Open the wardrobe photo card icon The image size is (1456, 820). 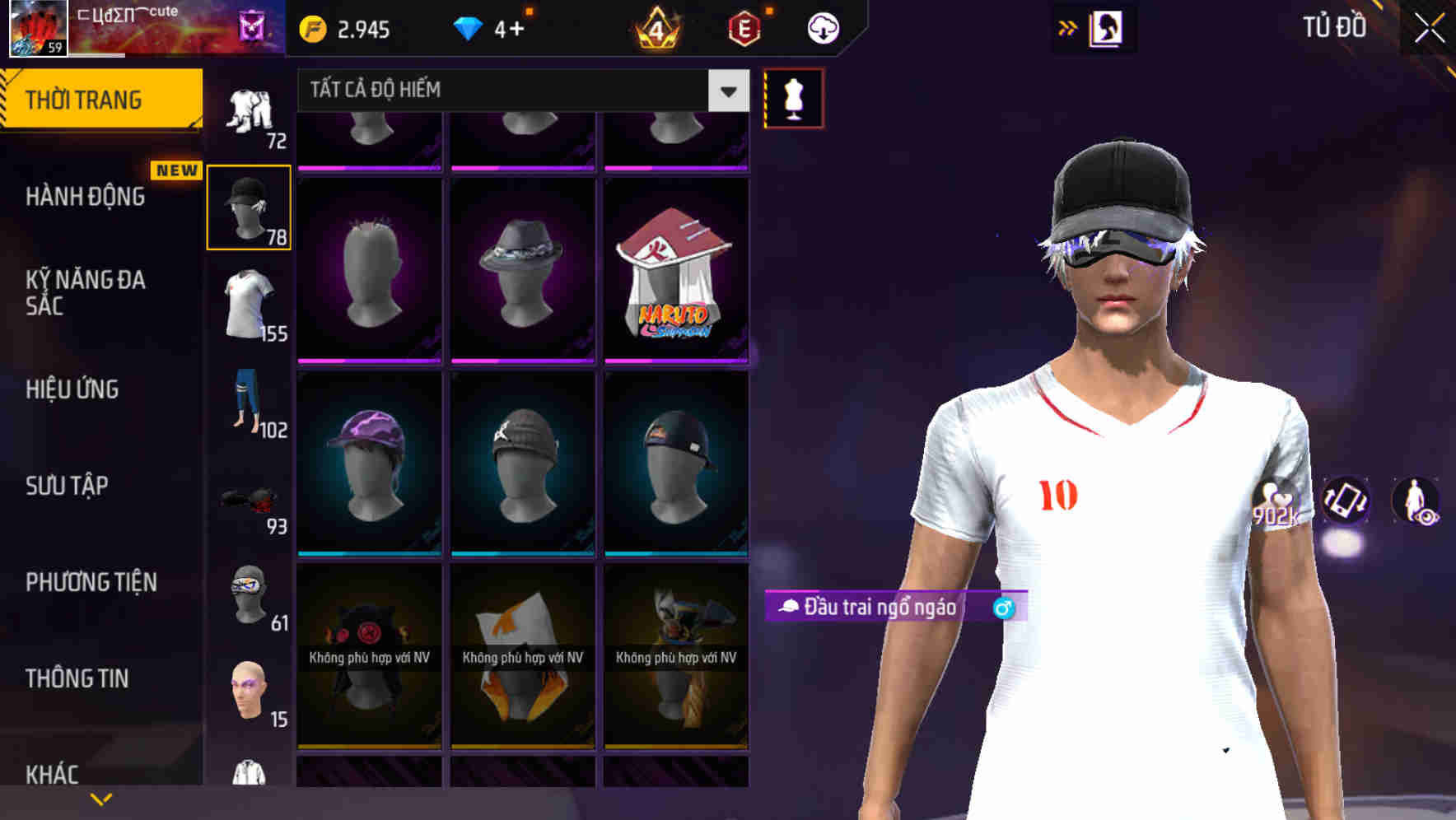pos(1108,27)
